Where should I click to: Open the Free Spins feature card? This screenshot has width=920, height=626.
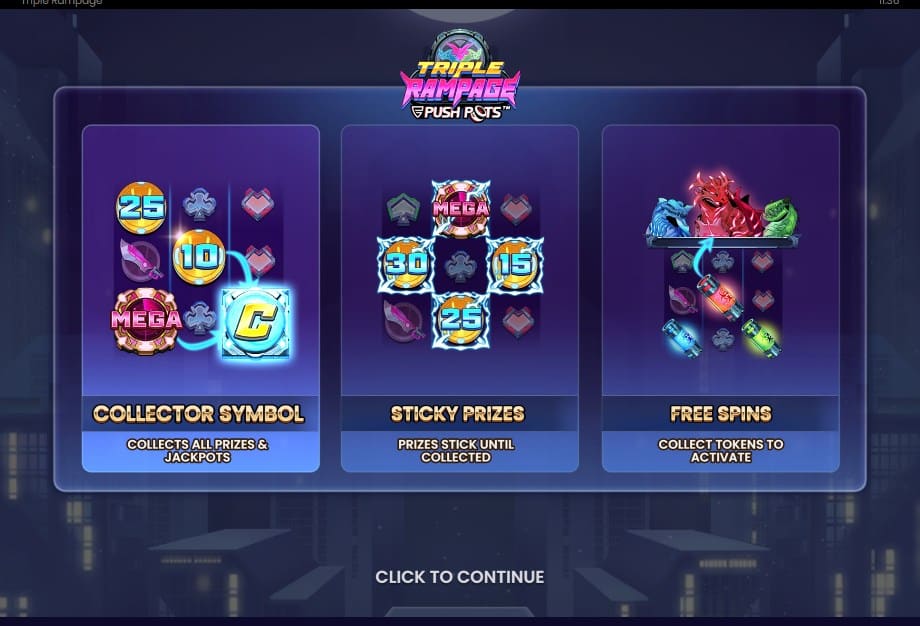pos(720,298)
